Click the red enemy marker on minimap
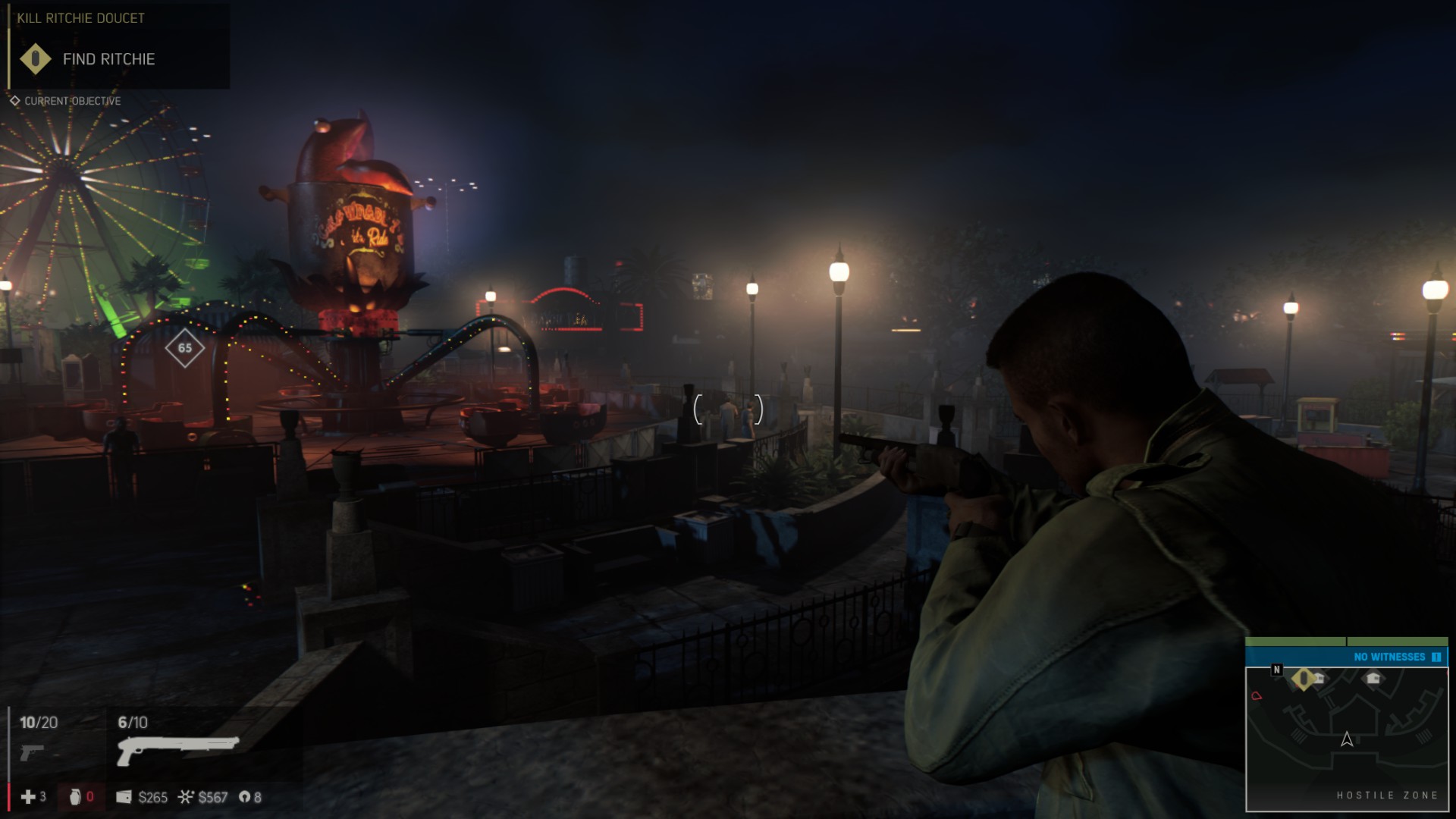Image resolution: width=1456 pixels, height=819 pixels. (x=1257, y=695)
